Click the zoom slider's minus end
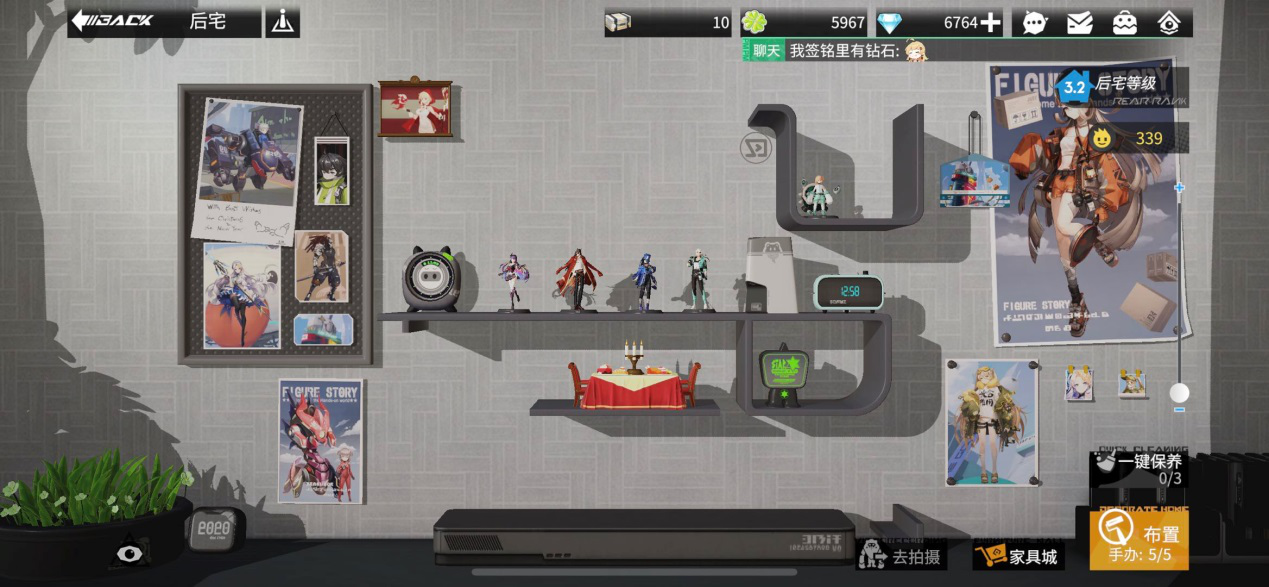This screenshot has width=1269, height=587. pos(1180,409)
